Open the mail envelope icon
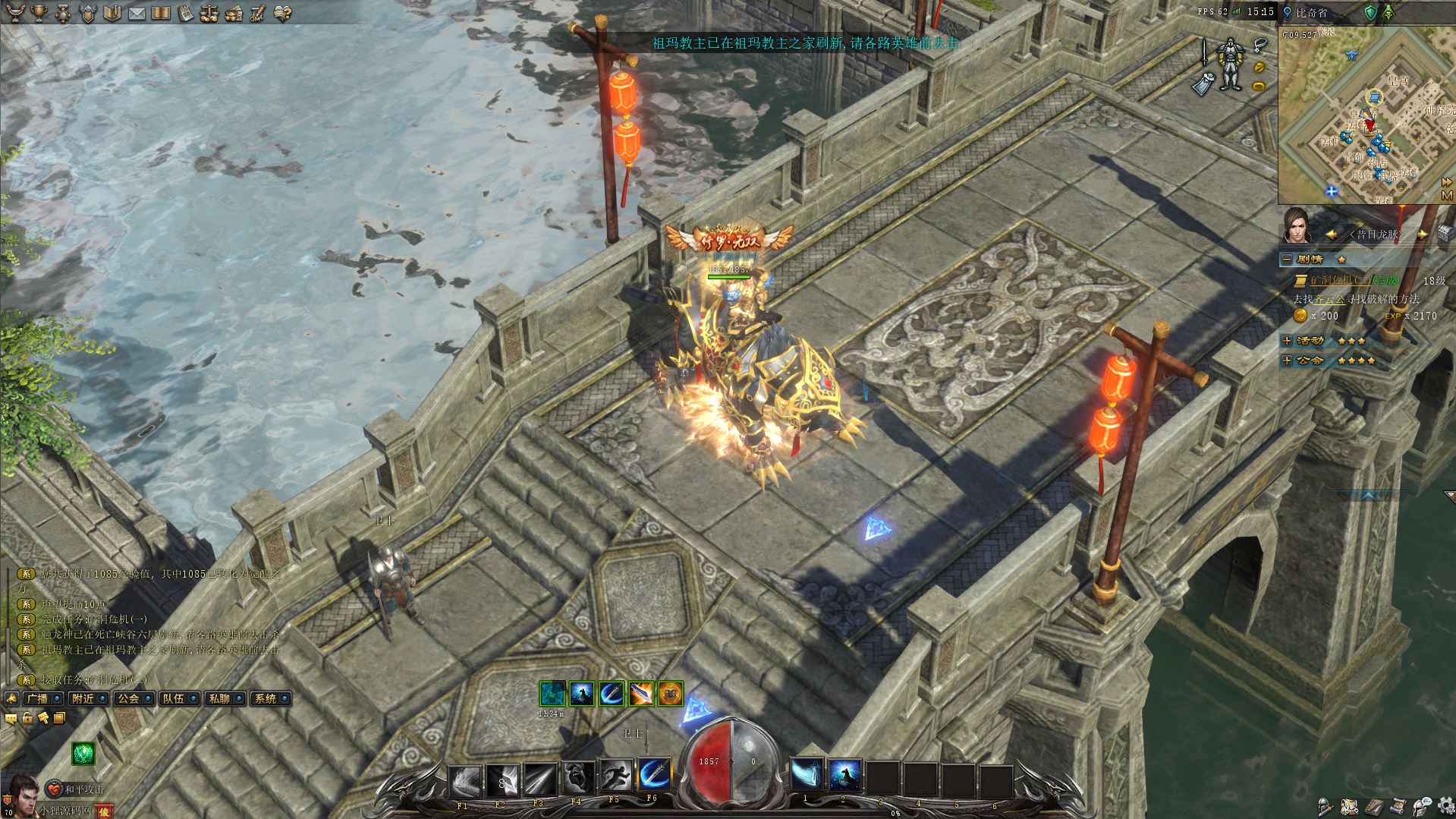 (137, 13)
